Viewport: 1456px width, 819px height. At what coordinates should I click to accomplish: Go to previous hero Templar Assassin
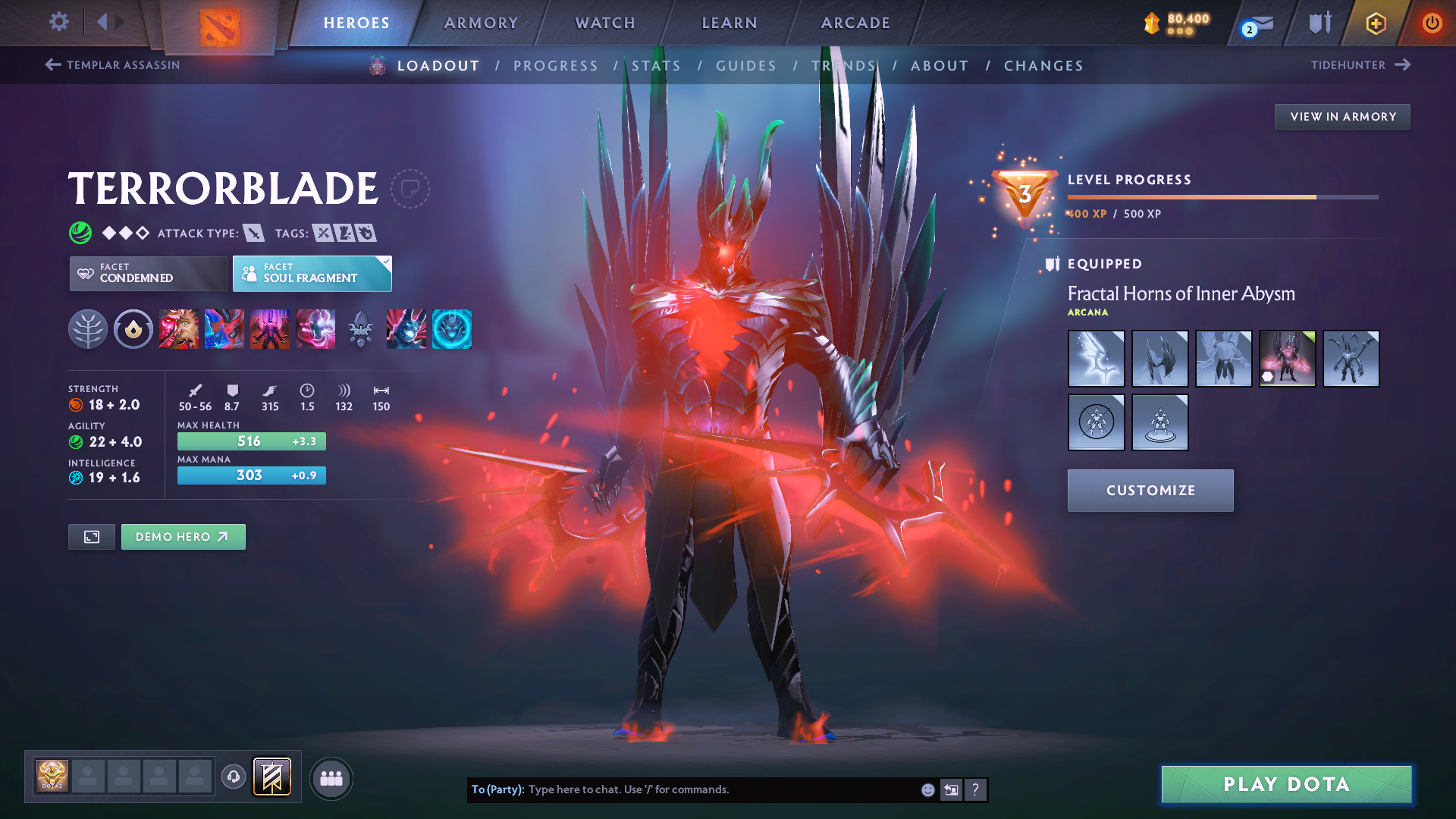[x=112, y=65]
